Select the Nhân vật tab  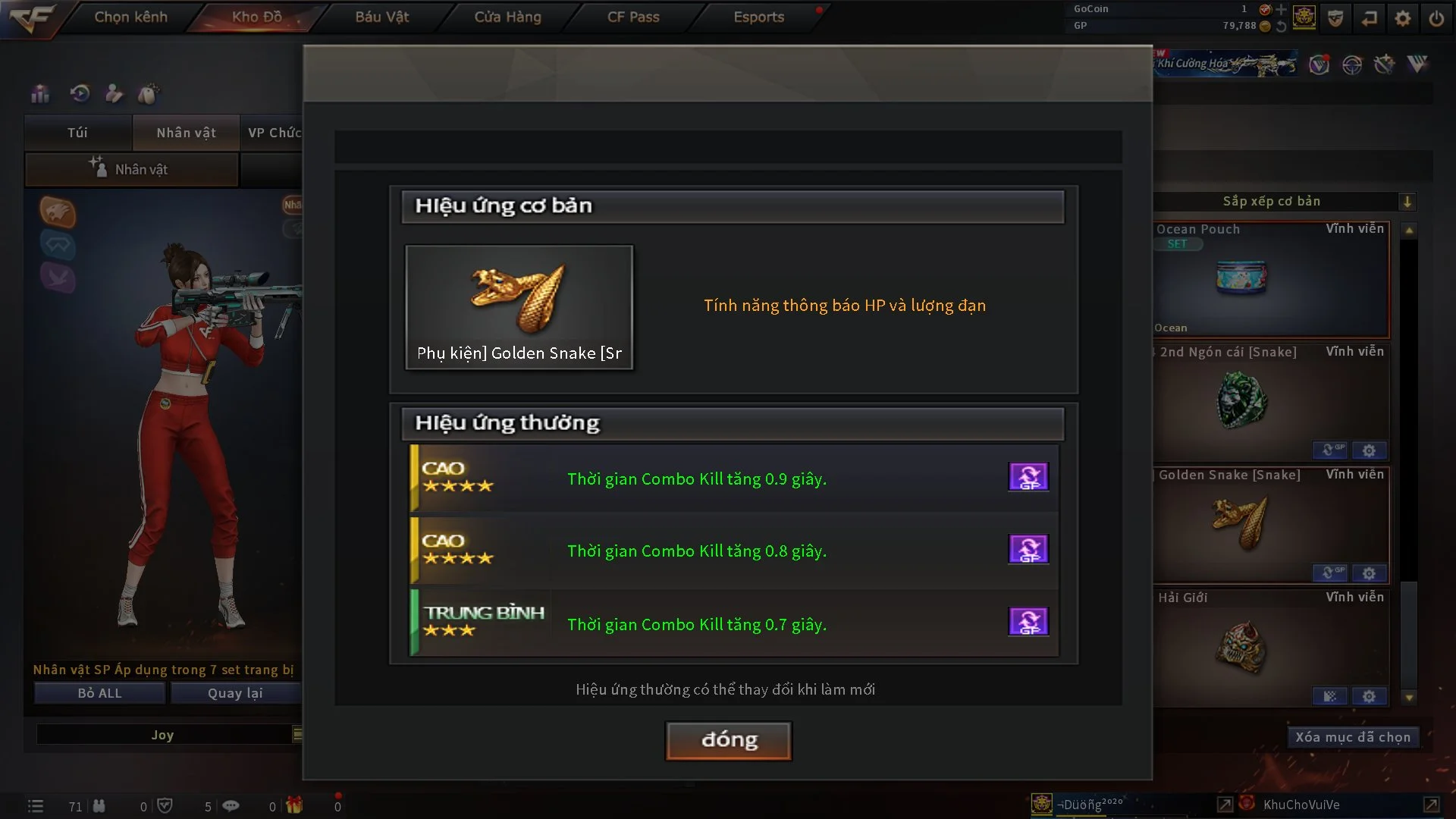pos(186,133)
